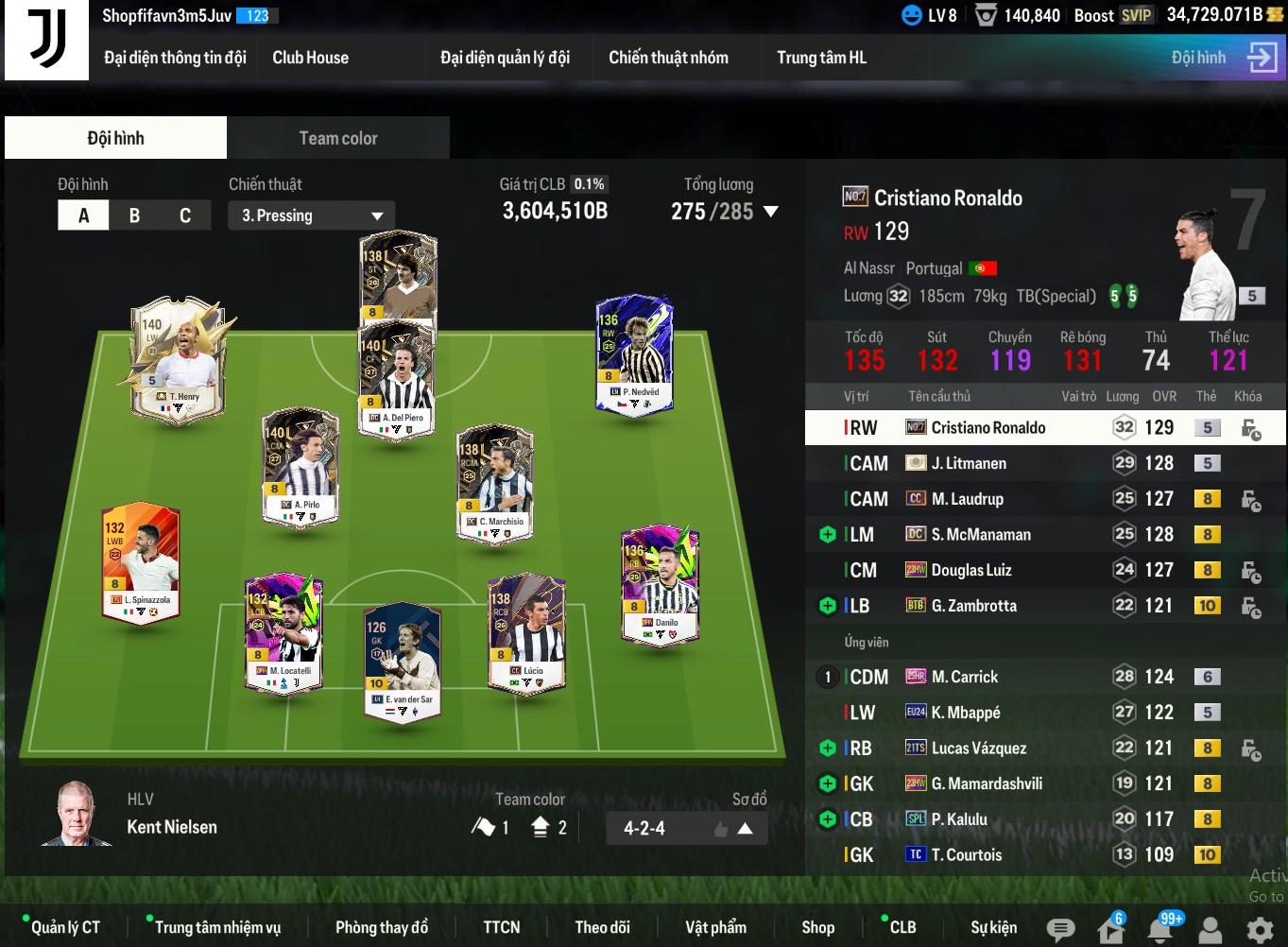Open the 4-2-4 formation selector
The image size is (1288, 947).
point(686,829)
